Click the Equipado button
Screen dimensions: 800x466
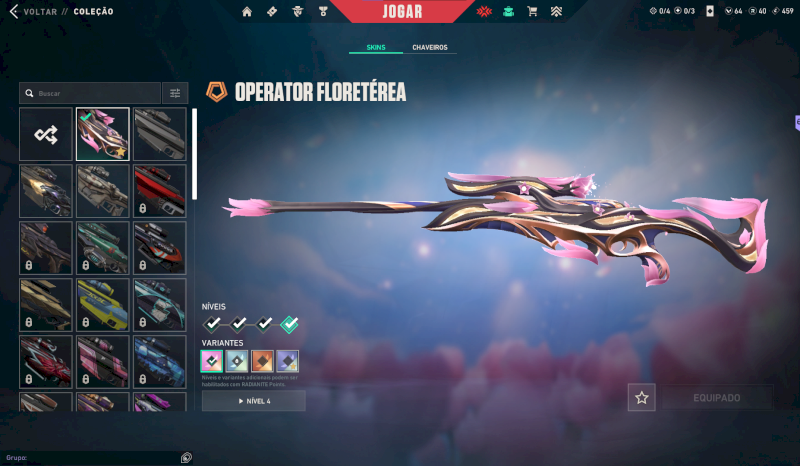716,398
